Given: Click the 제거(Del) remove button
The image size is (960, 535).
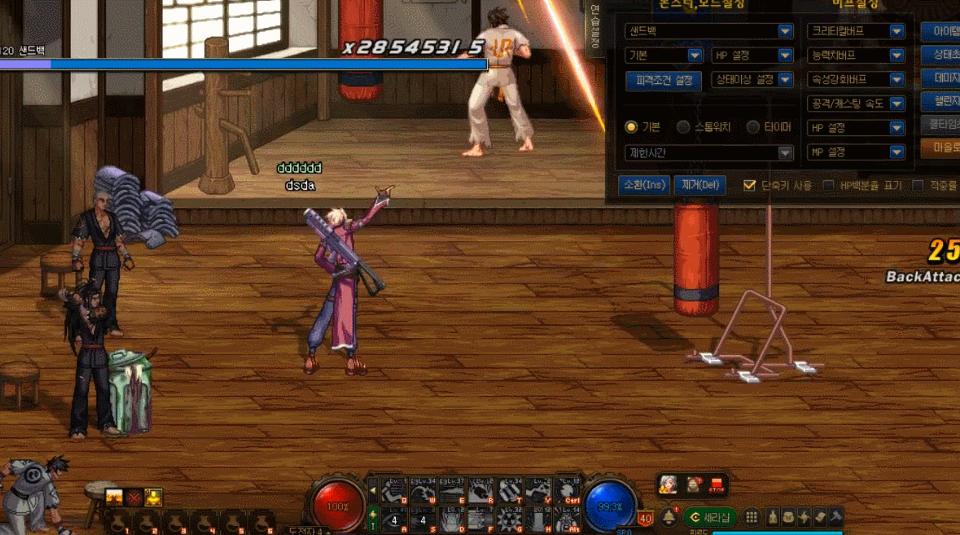Looking at the screenshot, I should [x=698, y=185].
